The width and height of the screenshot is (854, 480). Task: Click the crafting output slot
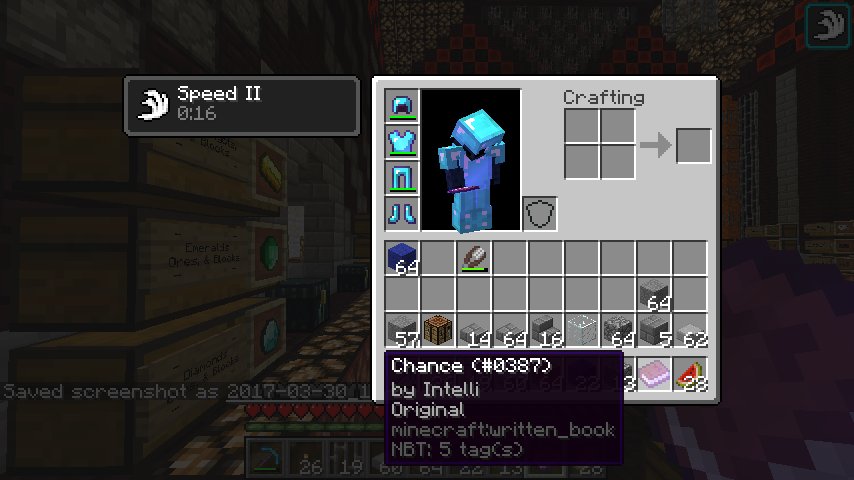[694, 146]
